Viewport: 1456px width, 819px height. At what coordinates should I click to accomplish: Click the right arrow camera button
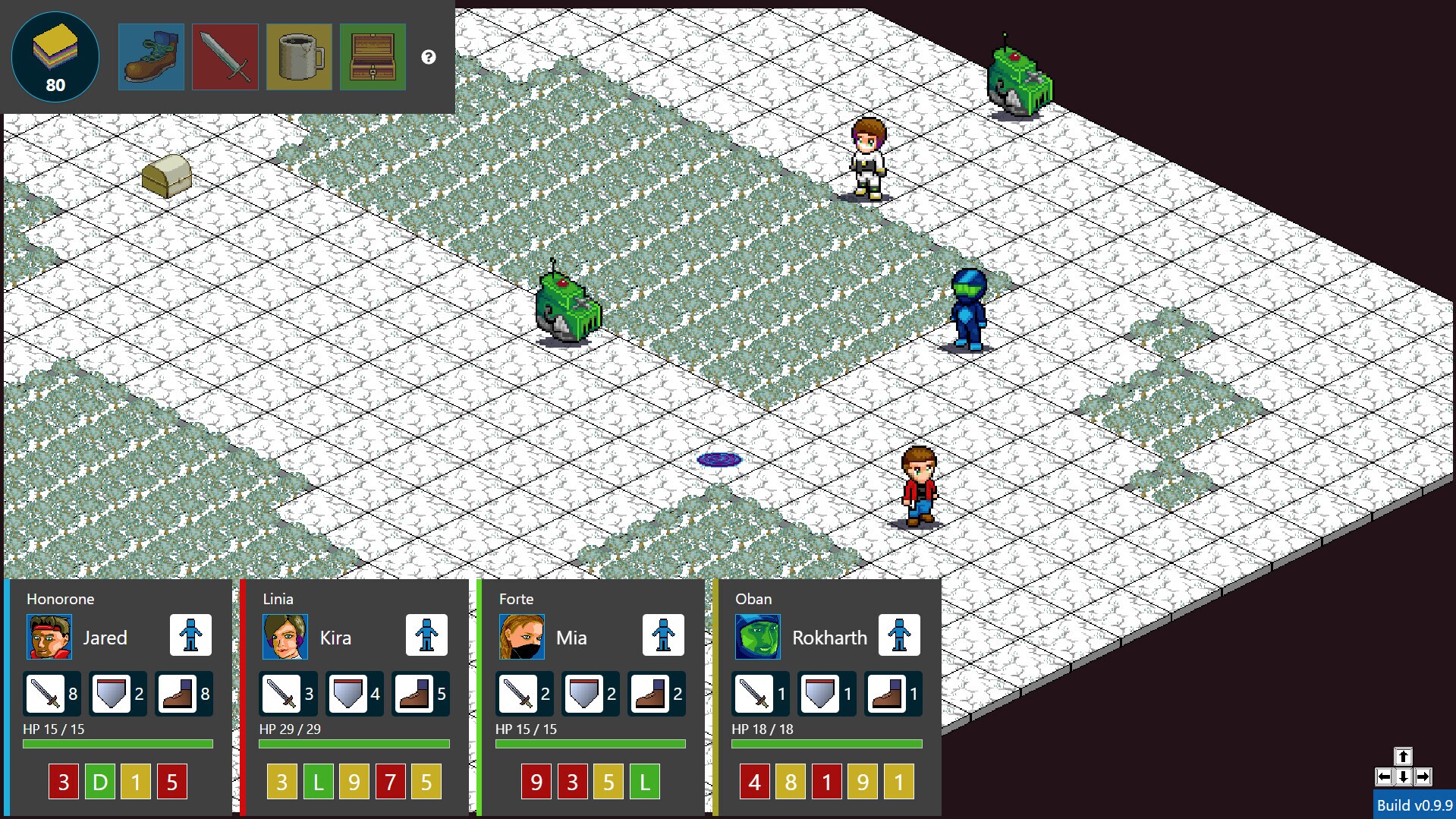(x=1423, y=776)
